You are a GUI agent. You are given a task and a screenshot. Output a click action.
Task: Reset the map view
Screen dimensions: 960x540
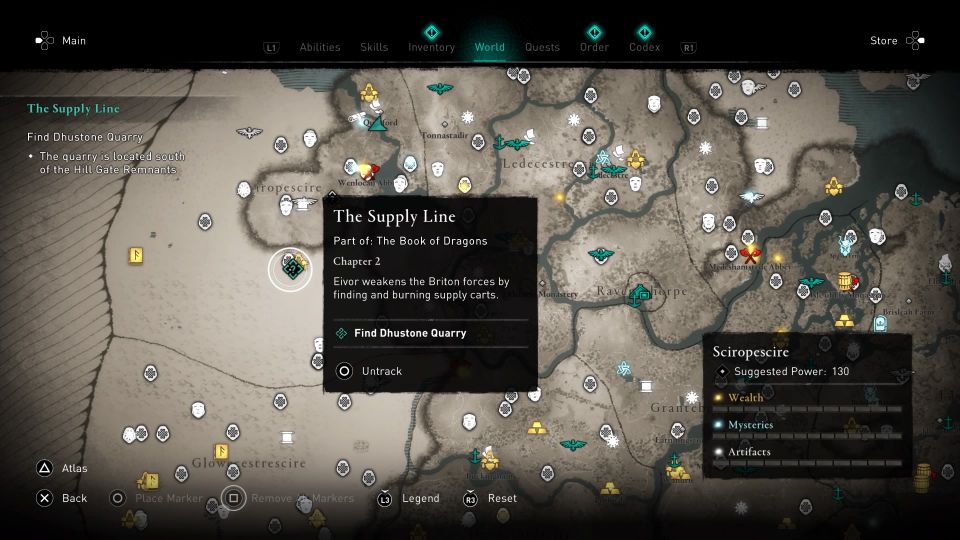(502, 498)
